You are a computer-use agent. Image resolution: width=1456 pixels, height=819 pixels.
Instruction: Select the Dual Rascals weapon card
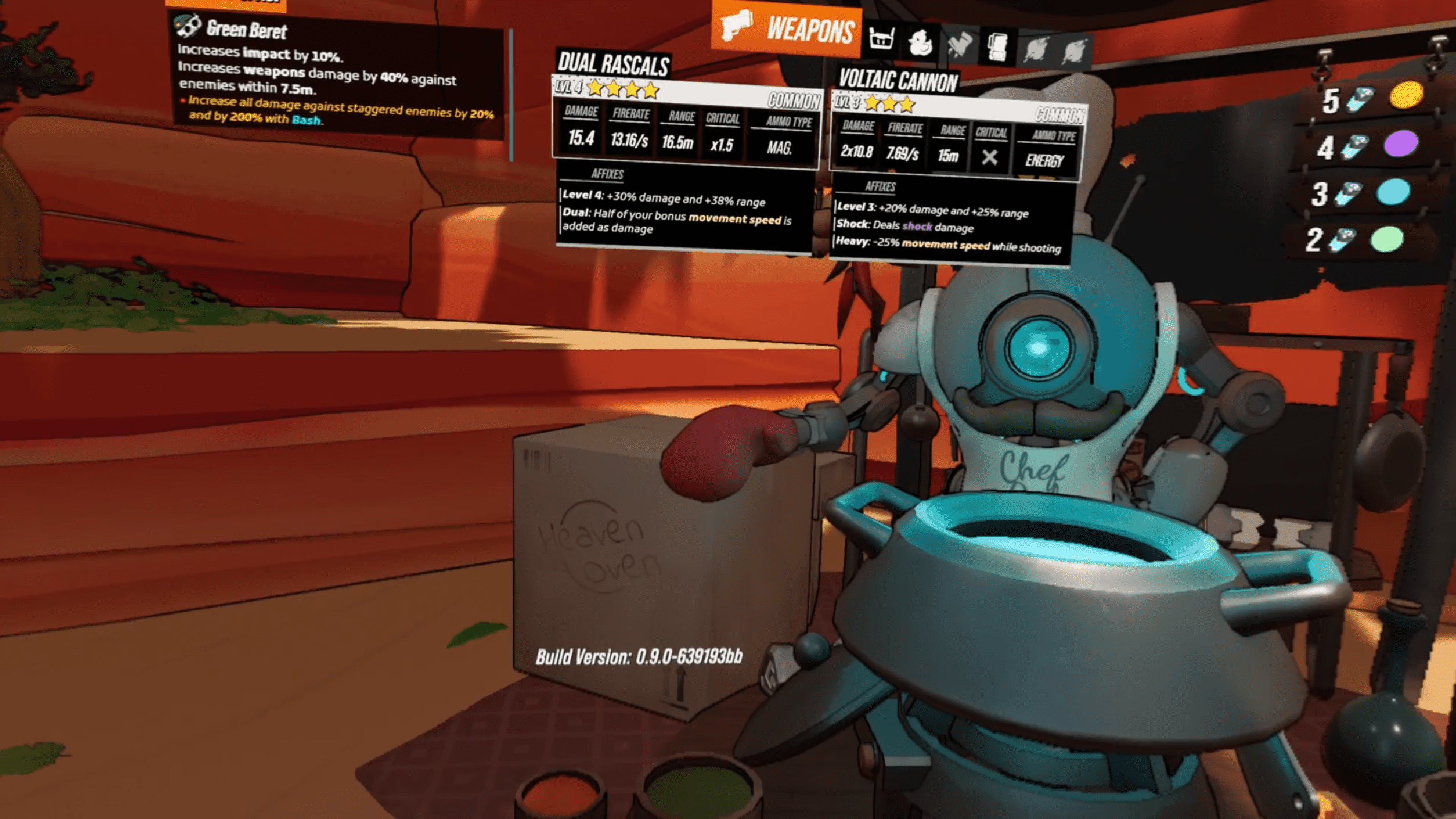click(x=685, y=151)
